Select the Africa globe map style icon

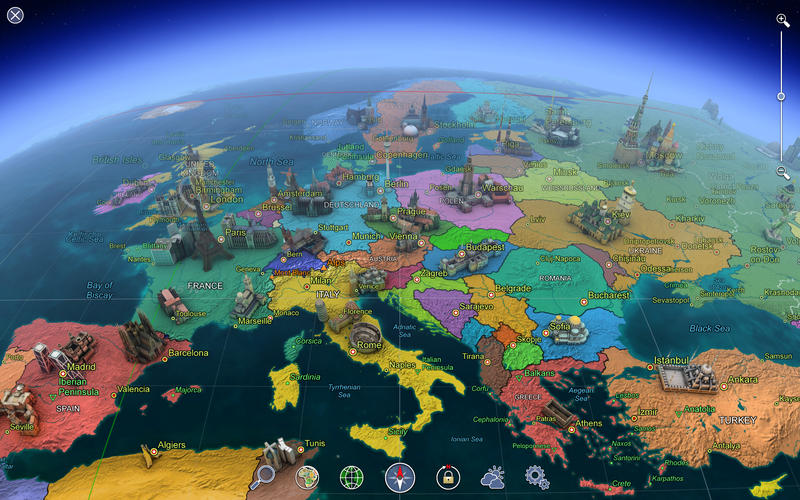tap(306, 477)
